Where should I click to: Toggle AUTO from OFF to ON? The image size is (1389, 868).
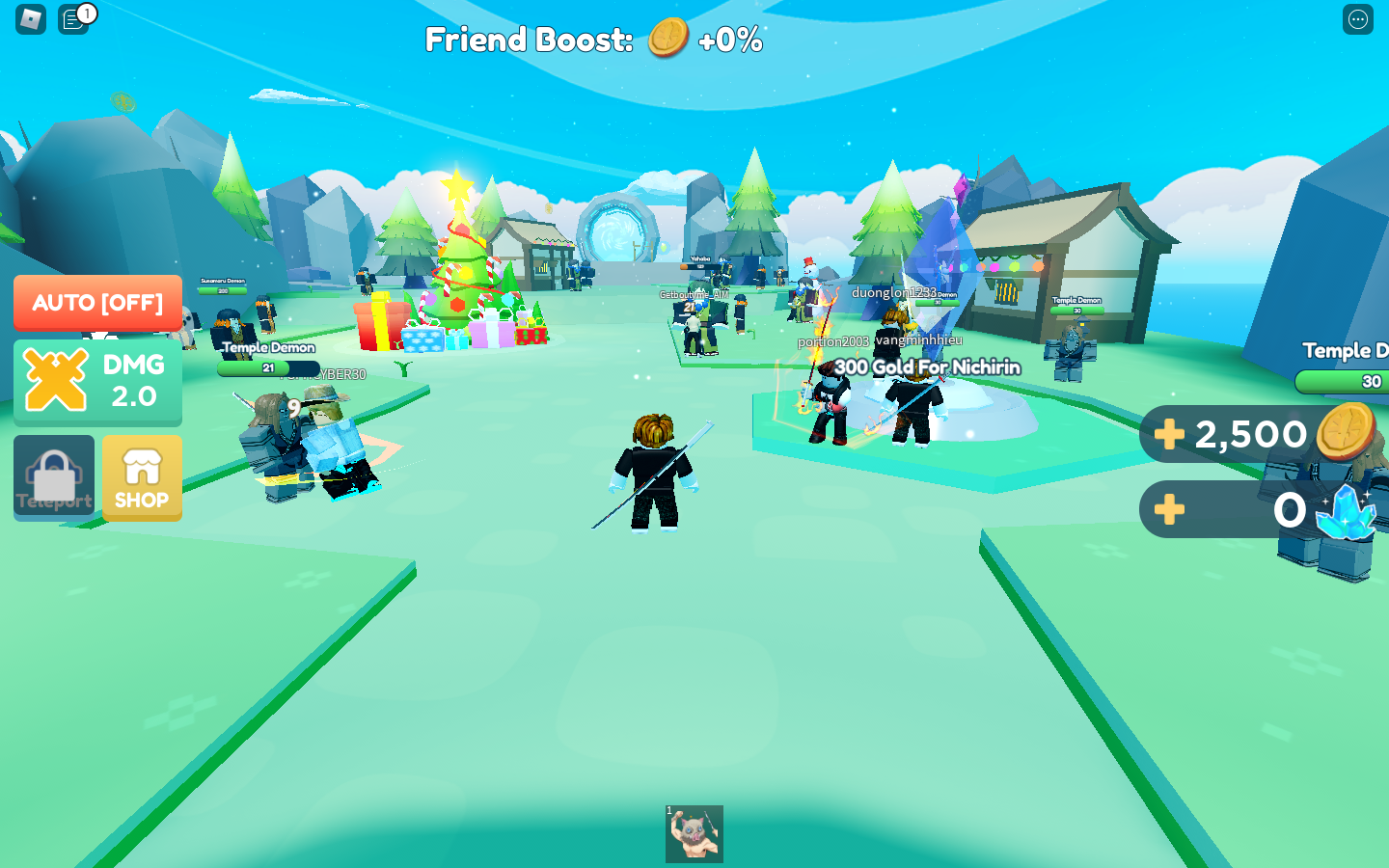point(96,302)
